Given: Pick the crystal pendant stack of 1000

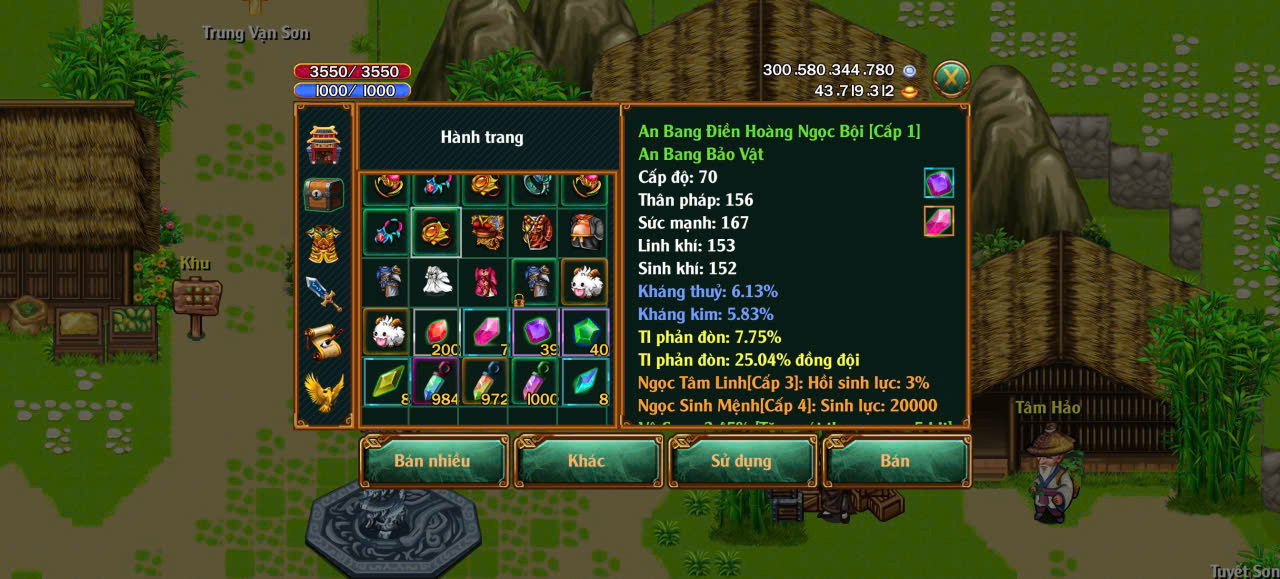Looking at the screenshot, I should [536, 383].
